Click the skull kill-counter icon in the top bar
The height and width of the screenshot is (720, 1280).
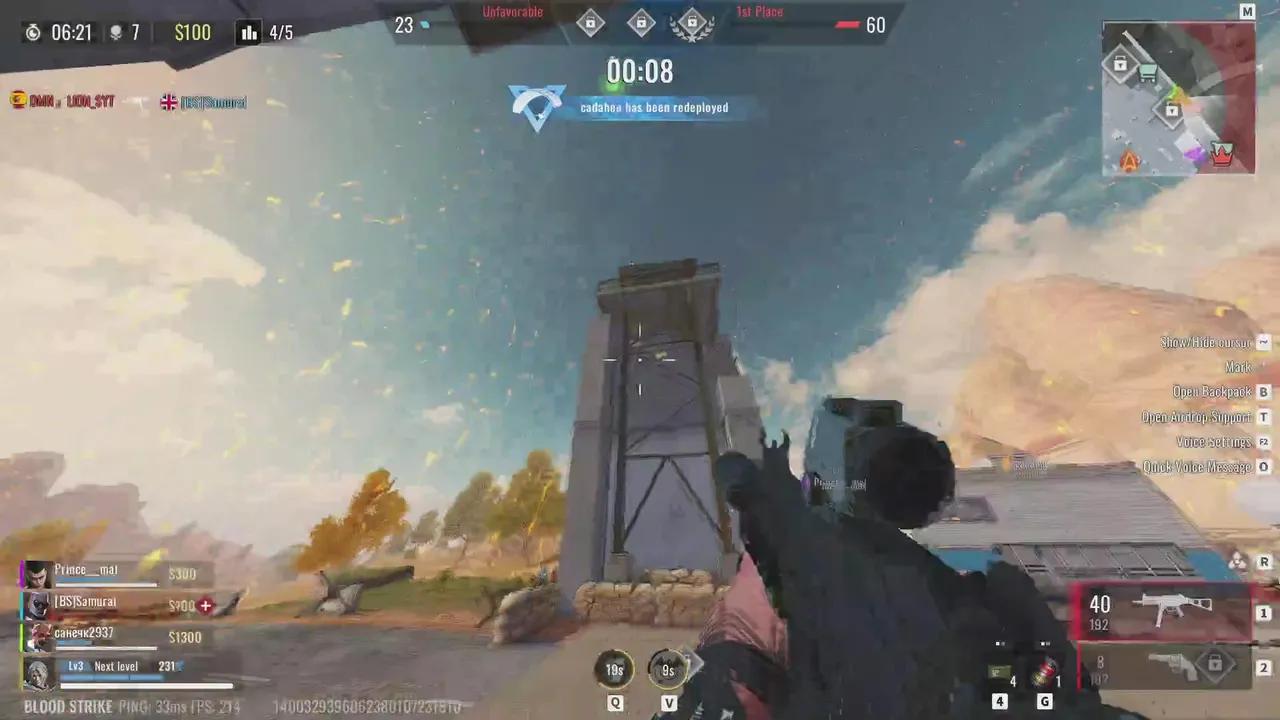pyautogui.click(x=118, y=32)
